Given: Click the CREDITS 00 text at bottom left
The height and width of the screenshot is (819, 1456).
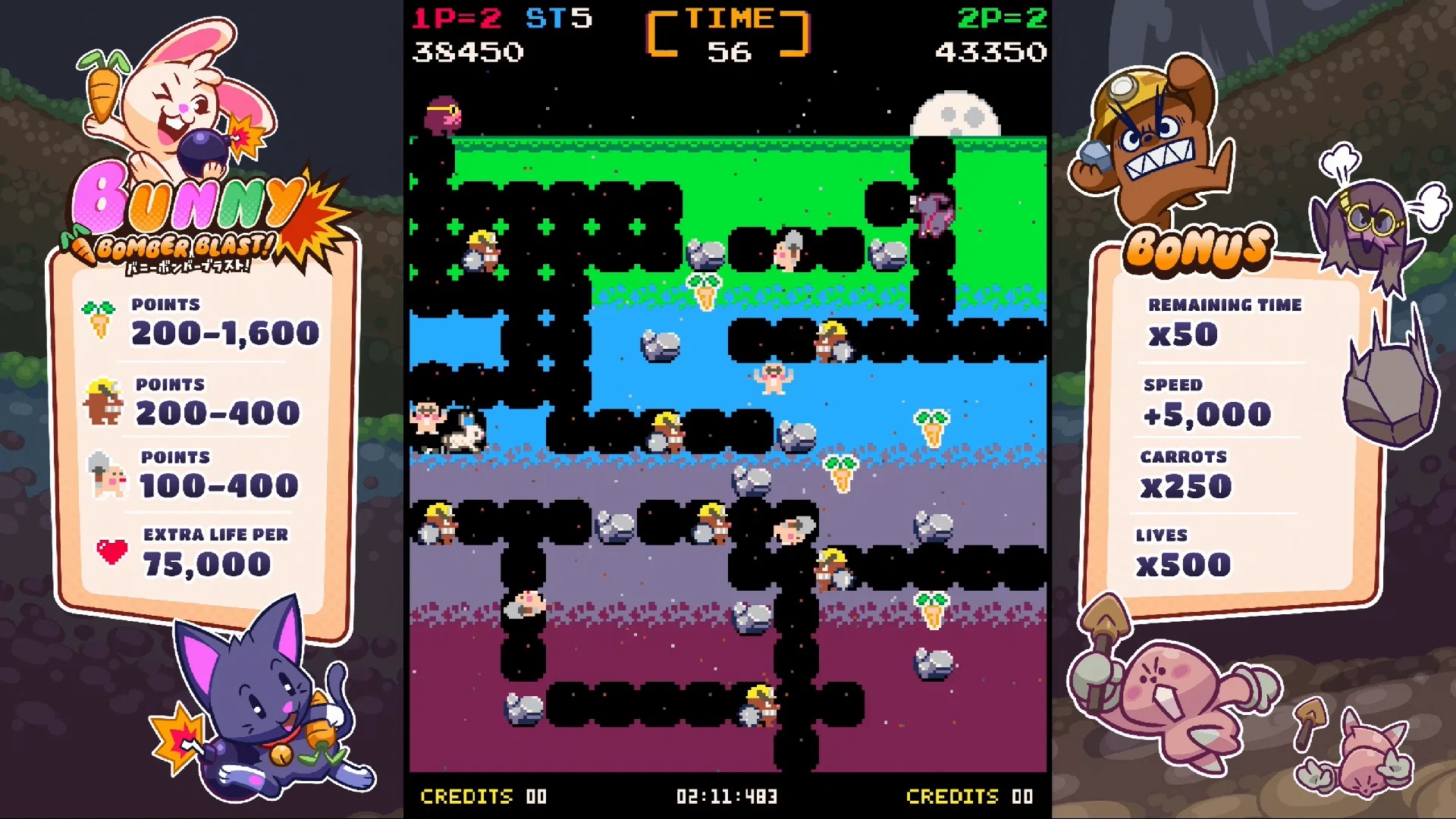Looking at the screenshot, I should (x=482, y=796).
